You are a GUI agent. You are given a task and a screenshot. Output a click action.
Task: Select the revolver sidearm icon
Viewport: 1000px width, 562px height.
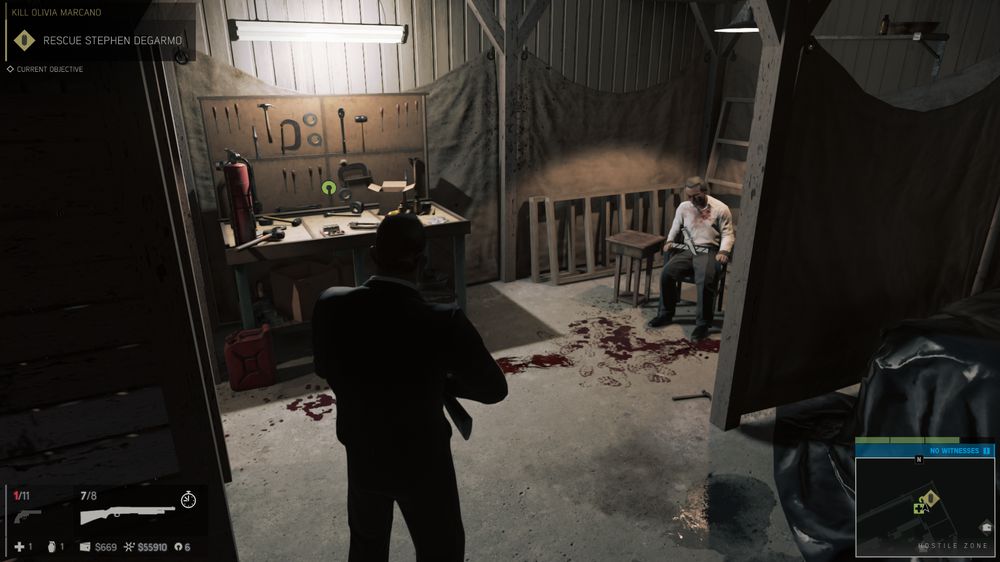click(26, 515)
